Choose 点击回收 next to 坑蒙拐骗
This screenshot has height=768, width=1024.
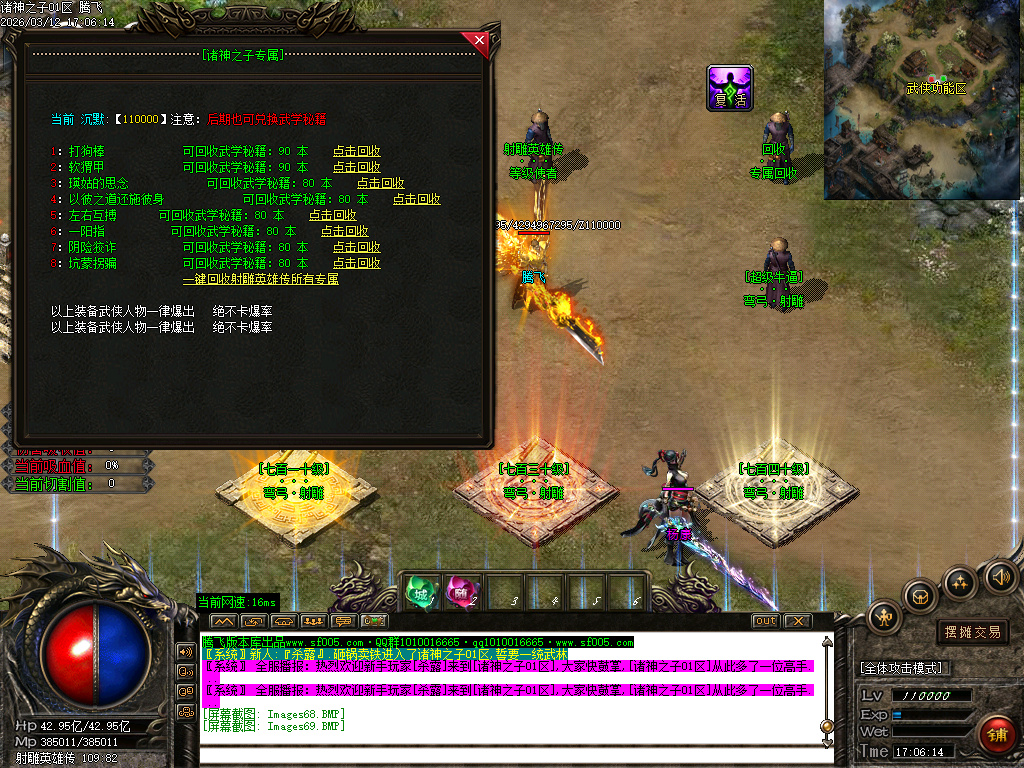357,263
